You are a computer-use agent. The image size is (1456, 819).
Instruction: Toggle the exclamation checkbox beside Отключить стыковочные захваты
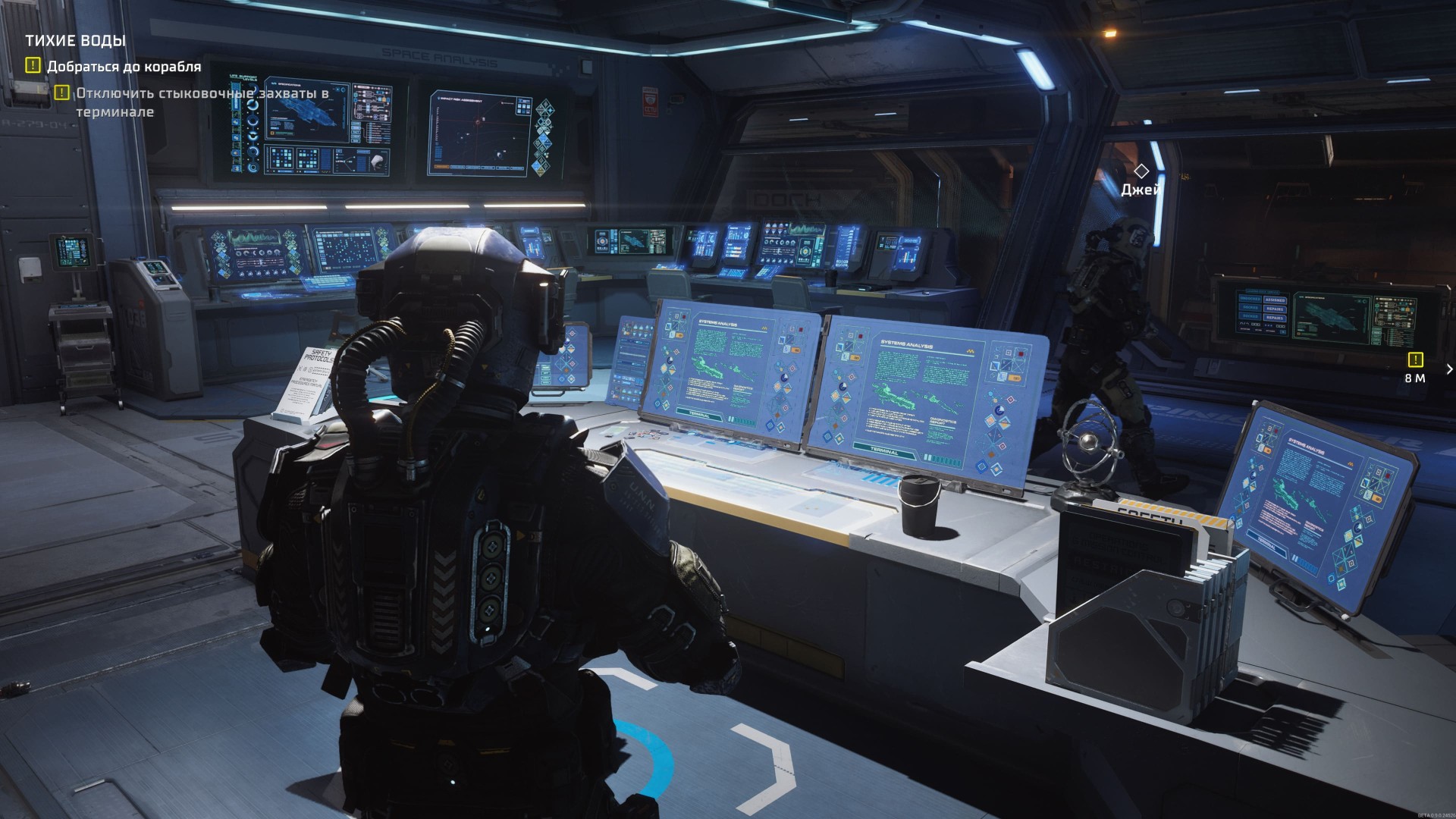pyautogui.click(x=61, y=94)
